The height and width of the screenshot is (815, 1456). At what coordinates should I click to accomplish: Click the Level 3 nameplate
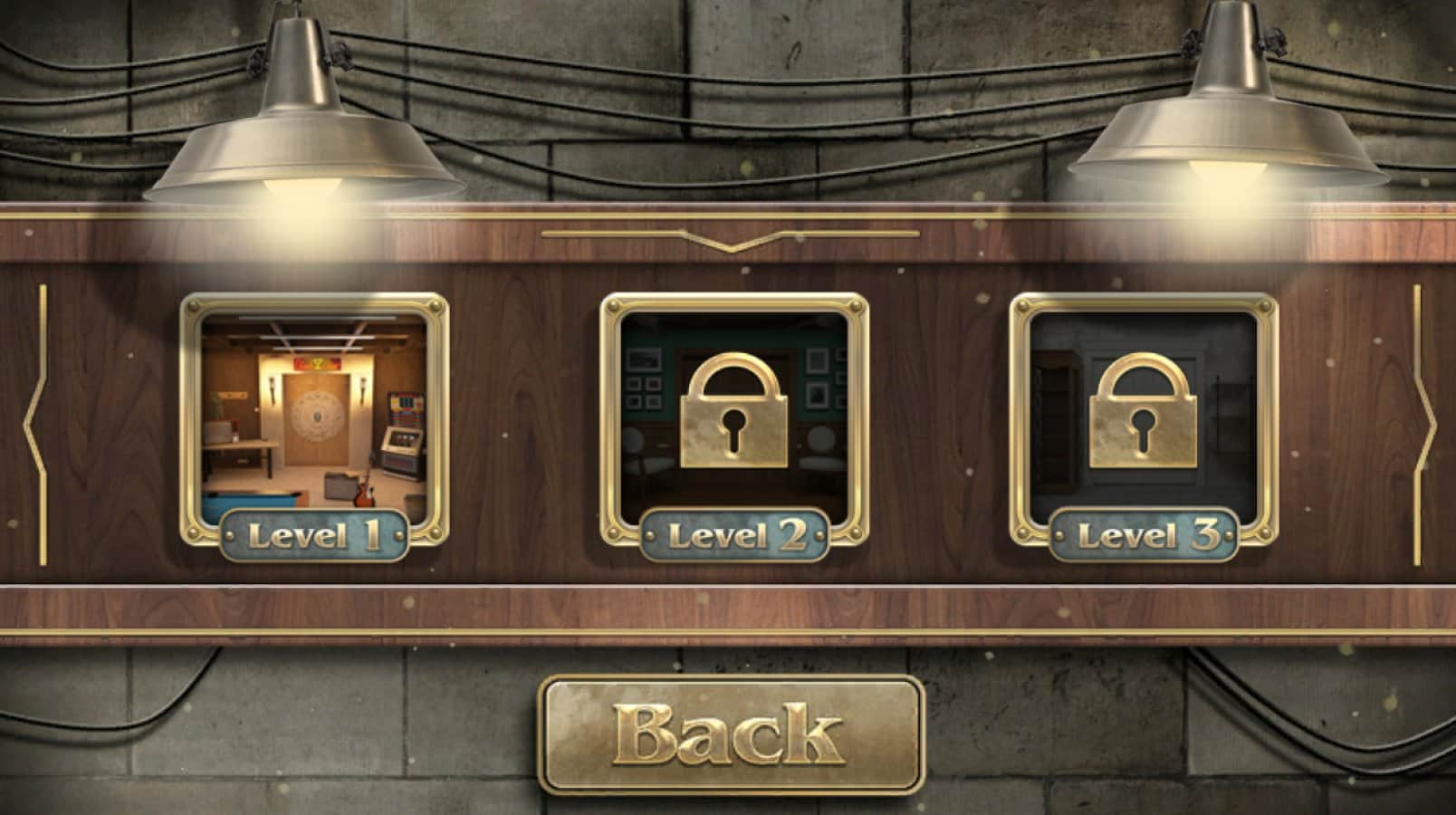tap(1143, 534)
